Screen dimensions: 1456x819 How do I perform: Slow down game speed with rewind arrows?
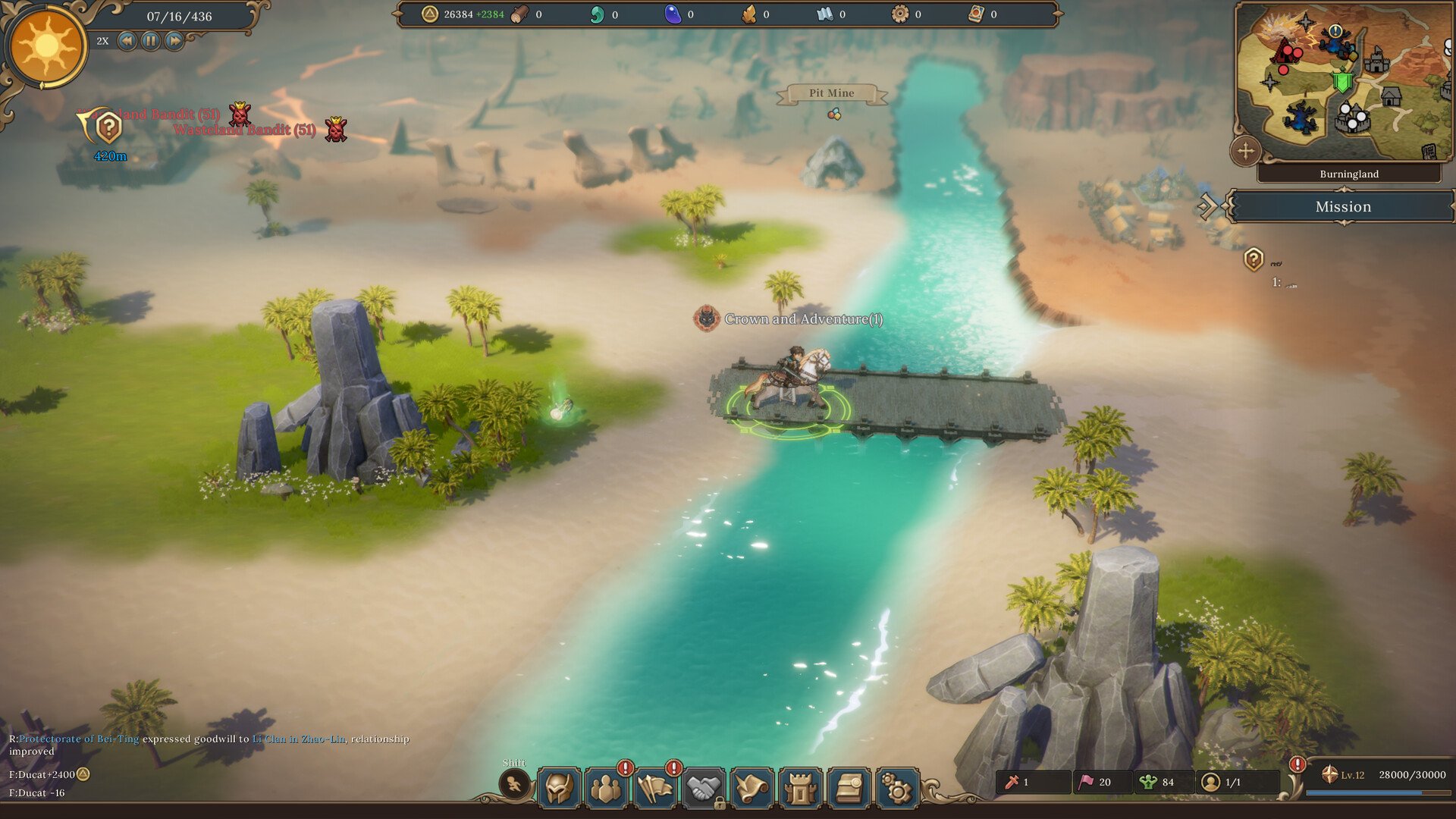click(127, 41)
